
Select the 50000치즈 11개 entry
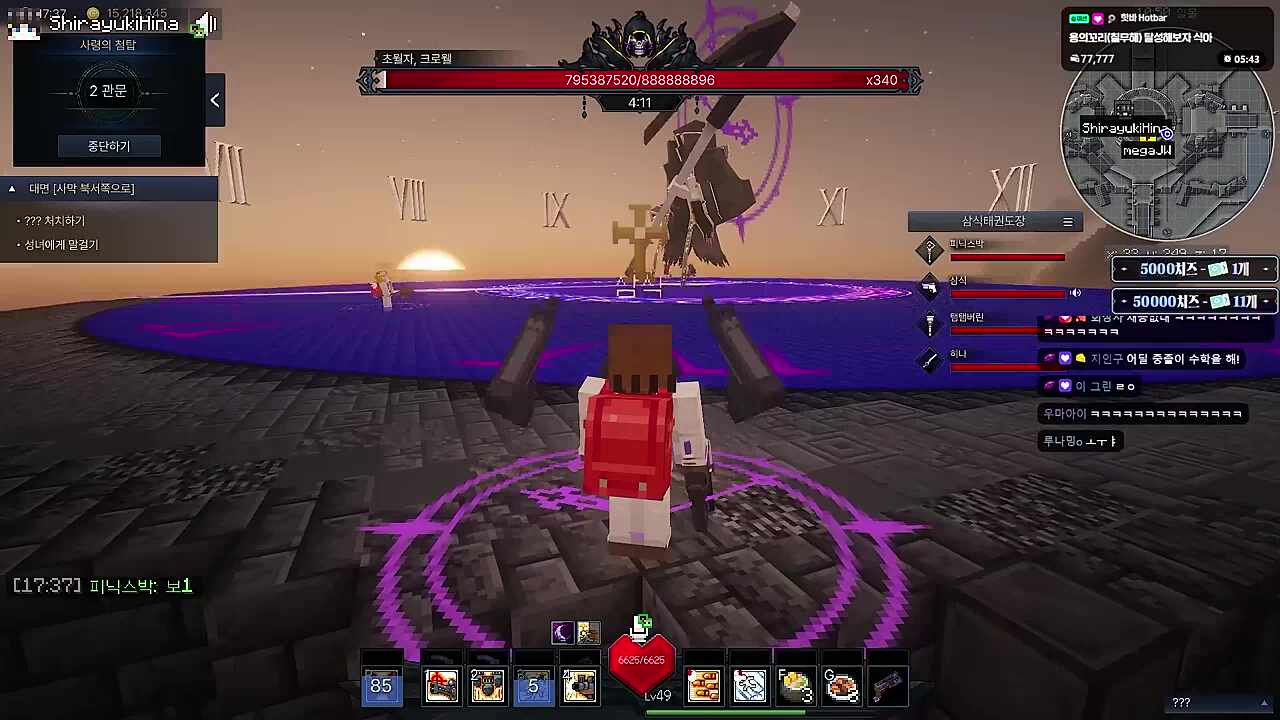click(1193, 300)
